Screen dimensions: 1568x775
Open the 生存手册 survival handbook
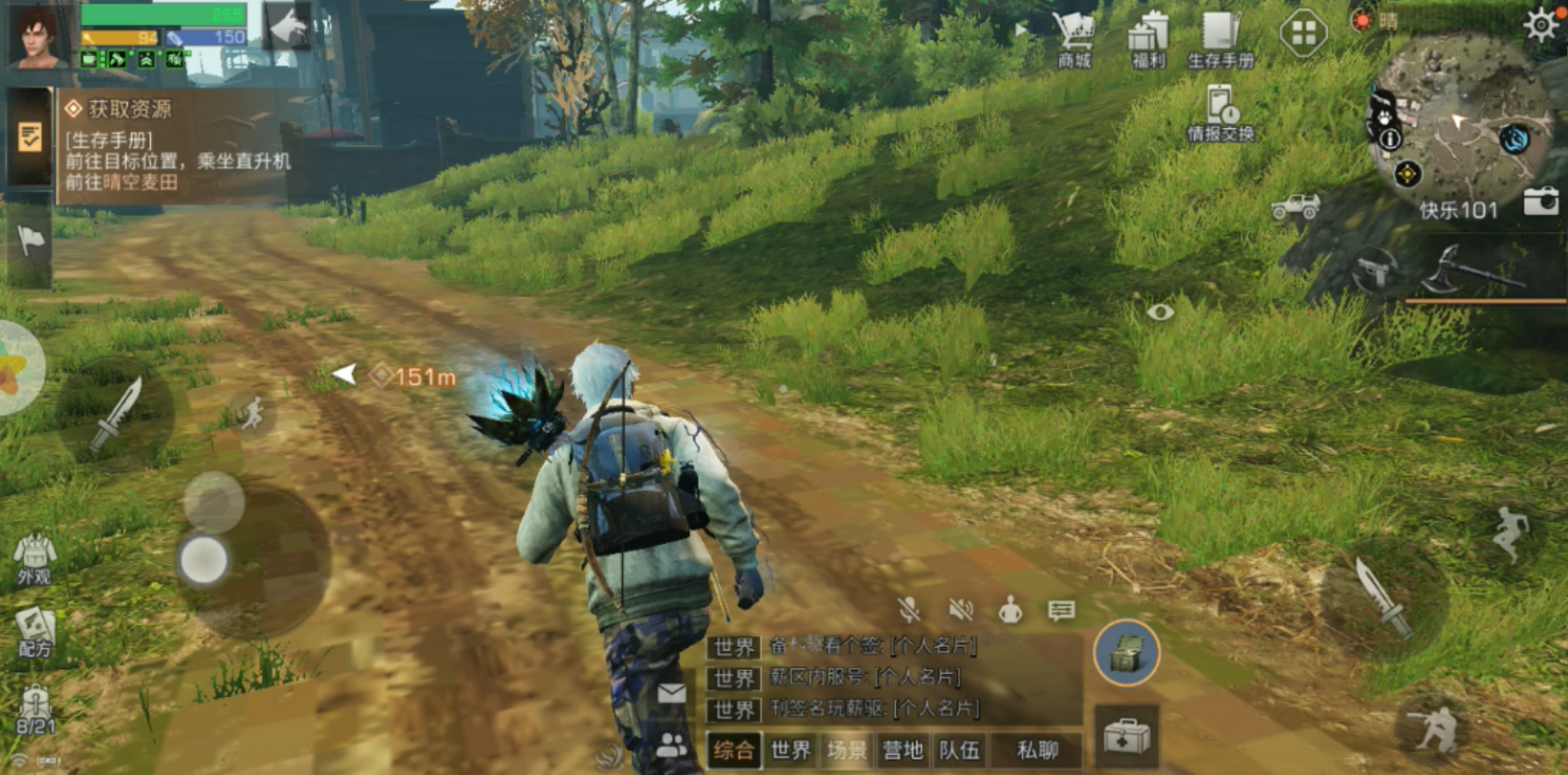(x=1220, y=39)
